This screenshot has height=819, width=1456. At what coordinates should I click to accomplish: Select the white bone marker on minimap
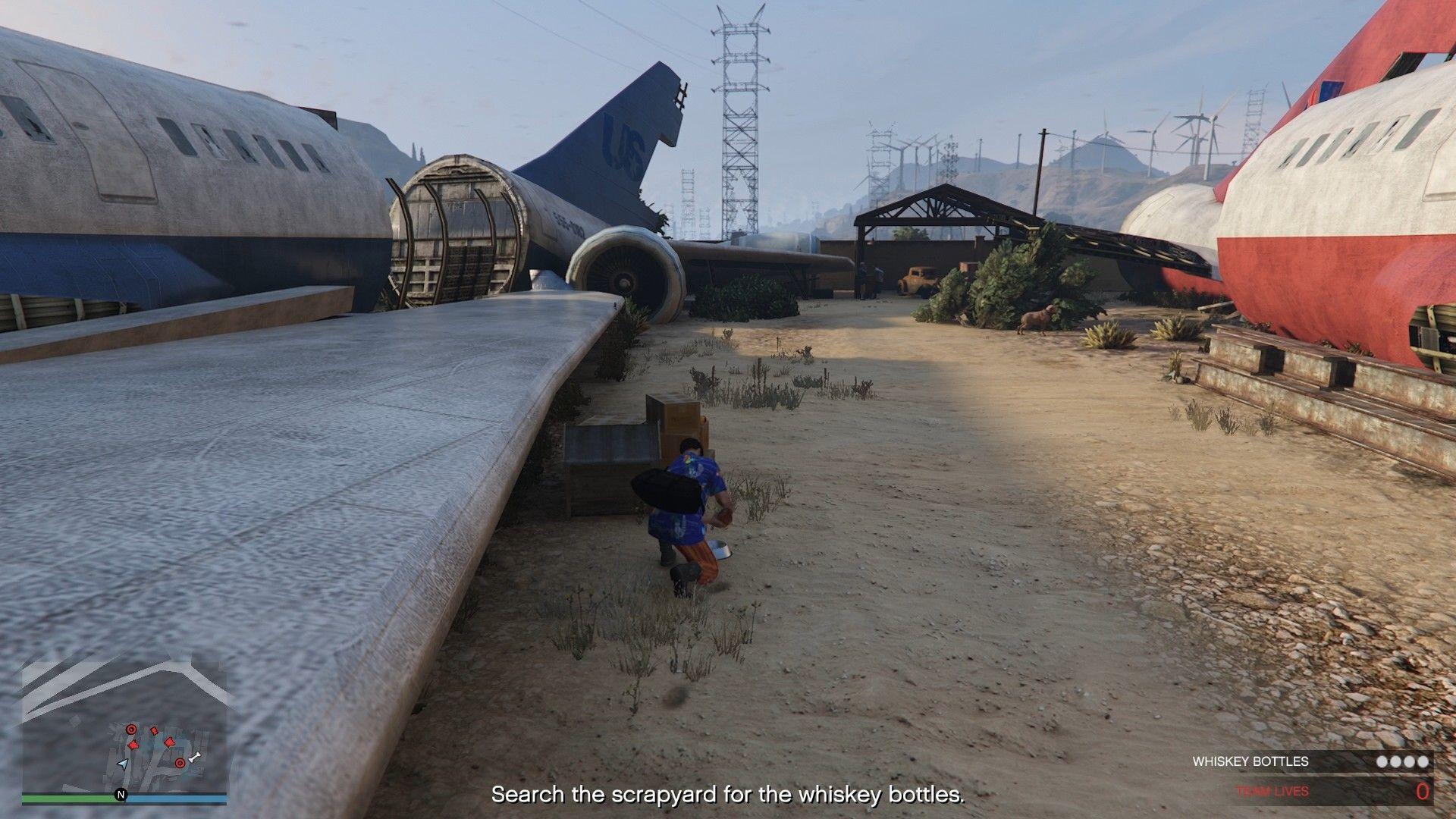click(x=195, y=757)
